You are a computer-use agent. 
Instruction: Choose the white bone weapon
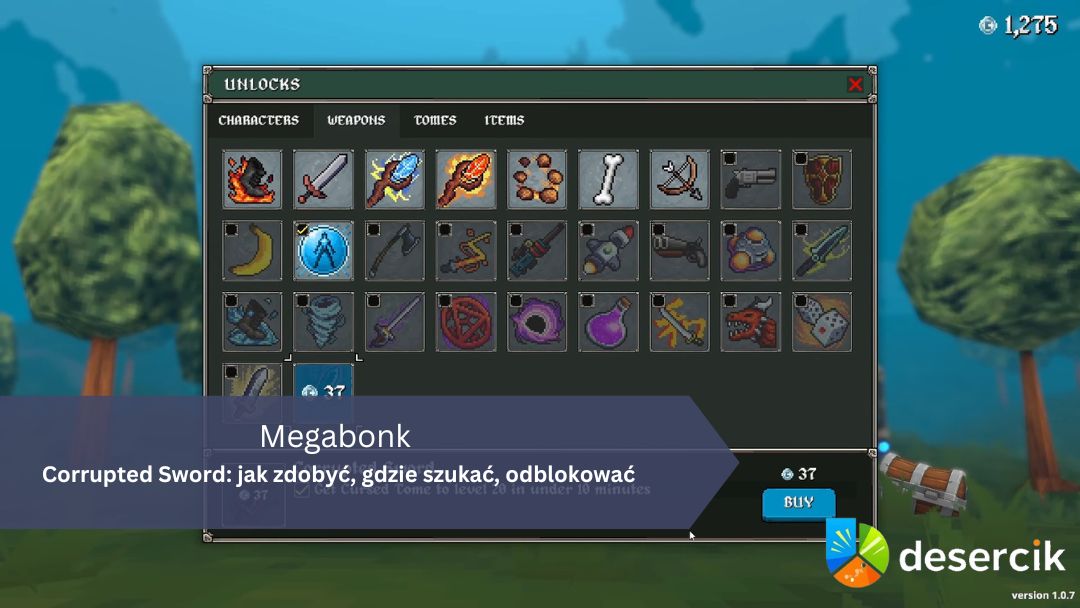608,179
